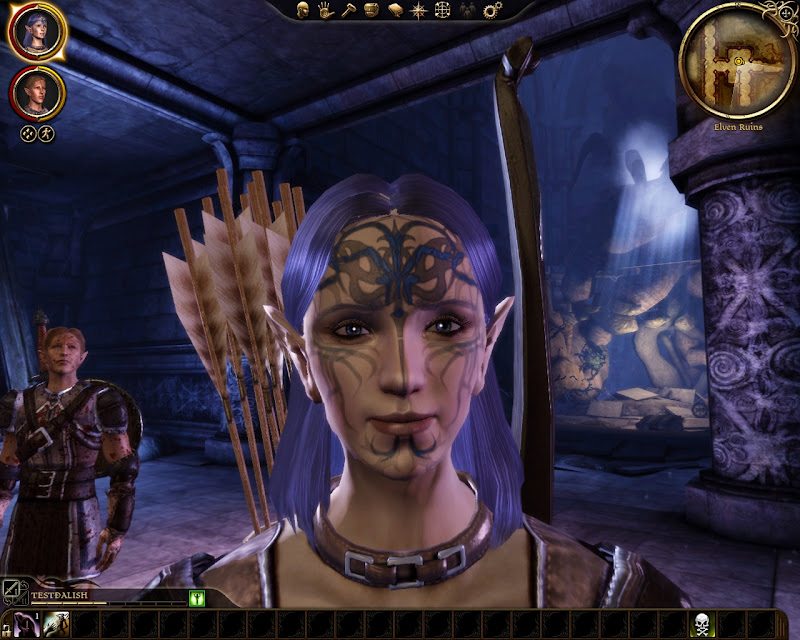
Task: Use the first quickbar ability slot
Action: (28, 625)
